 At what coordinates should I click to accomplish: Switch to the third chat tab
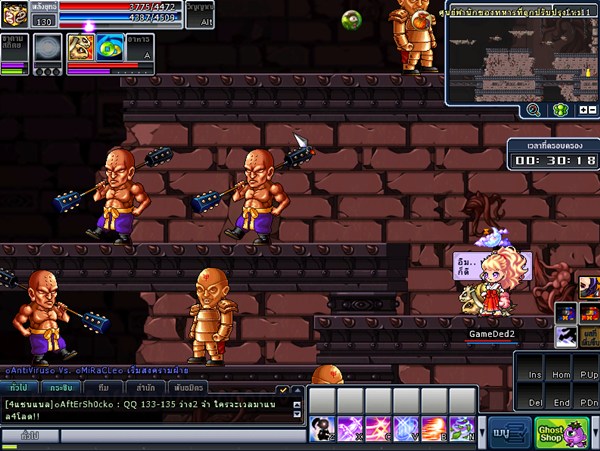click(103, 387)
